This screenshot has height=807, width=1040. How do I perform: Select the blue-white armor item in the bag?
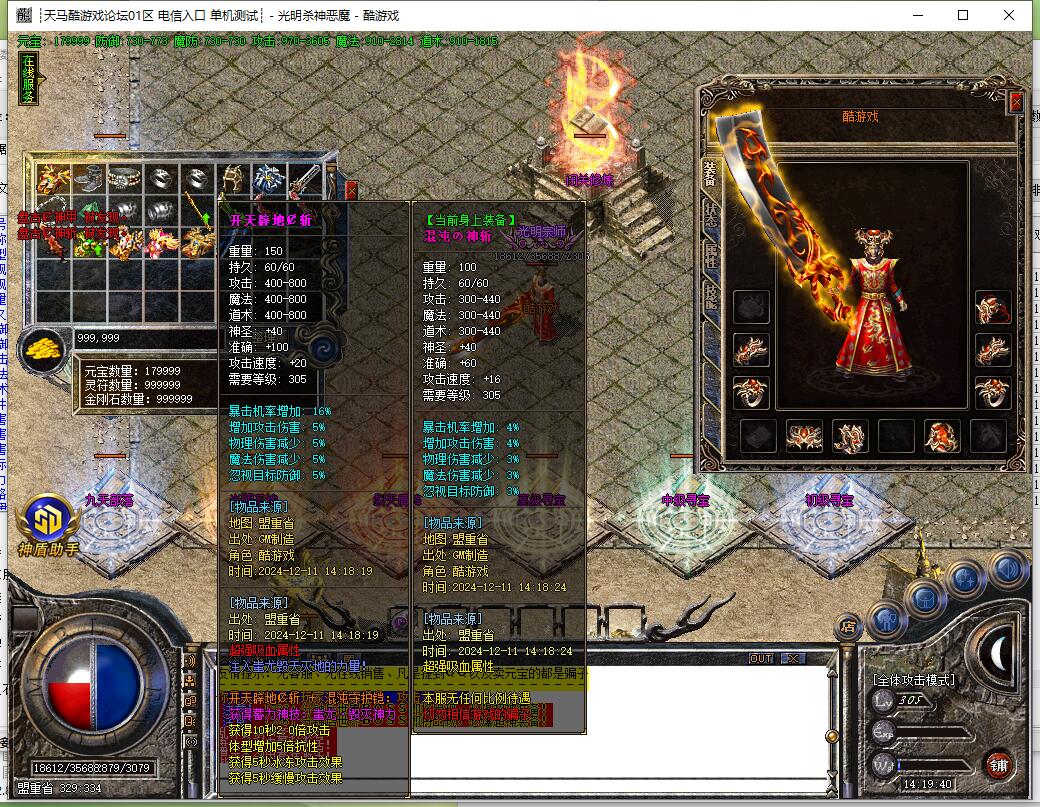pos(268,179)
